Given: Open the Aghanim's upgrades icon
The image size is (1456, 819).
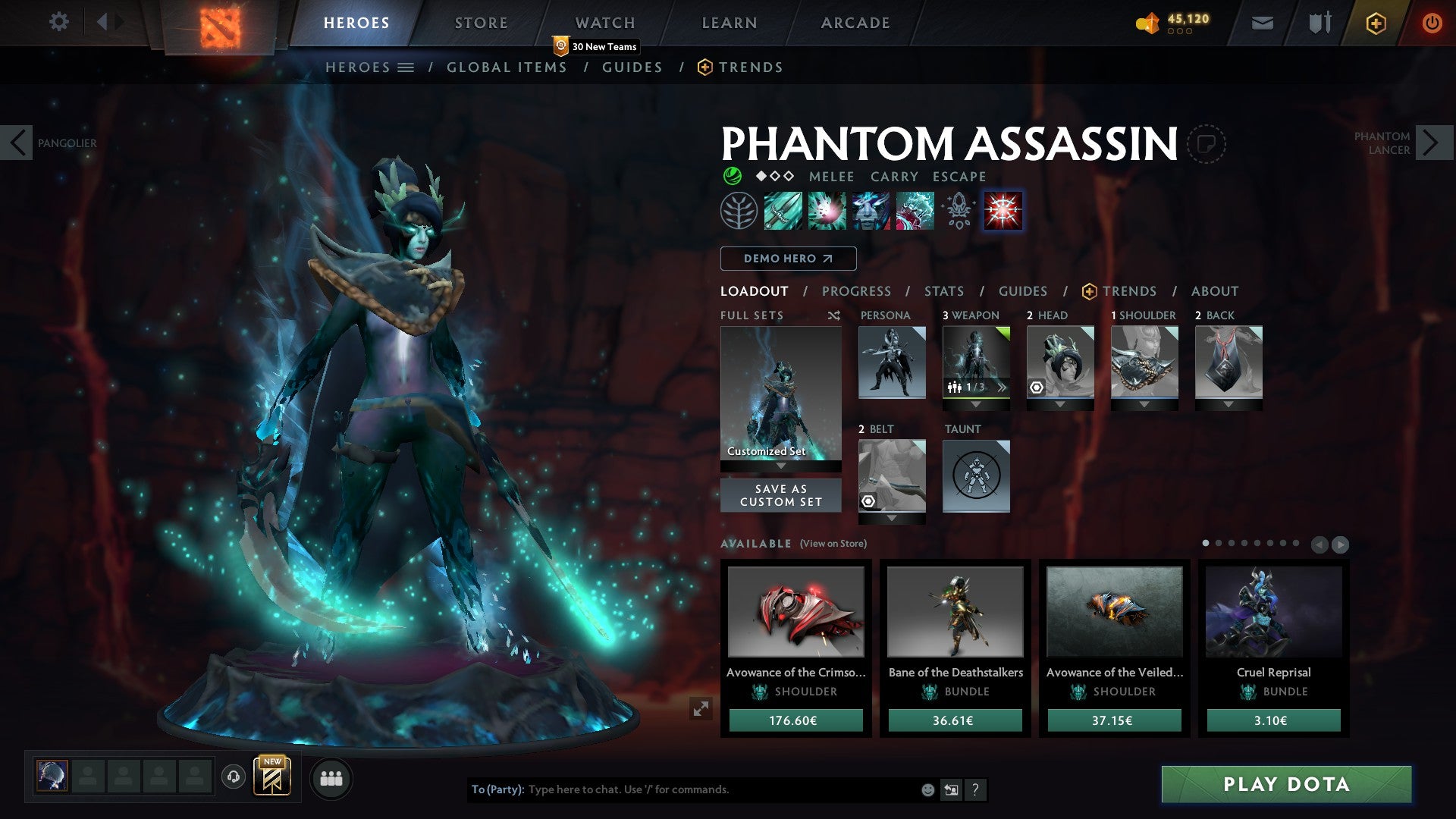Looking at the screenshot, I should click(957, 211).
